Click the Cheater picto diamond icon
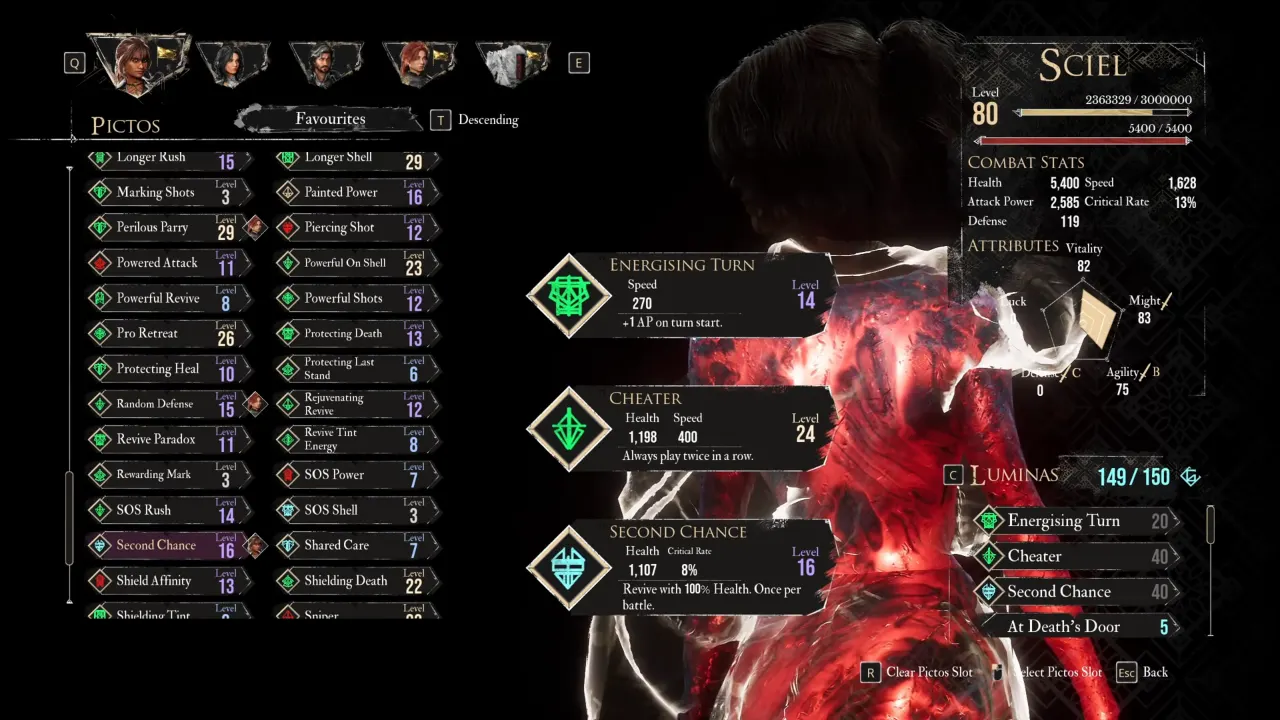The width and height of the screenshot is (1280, 720). (568, 428)
